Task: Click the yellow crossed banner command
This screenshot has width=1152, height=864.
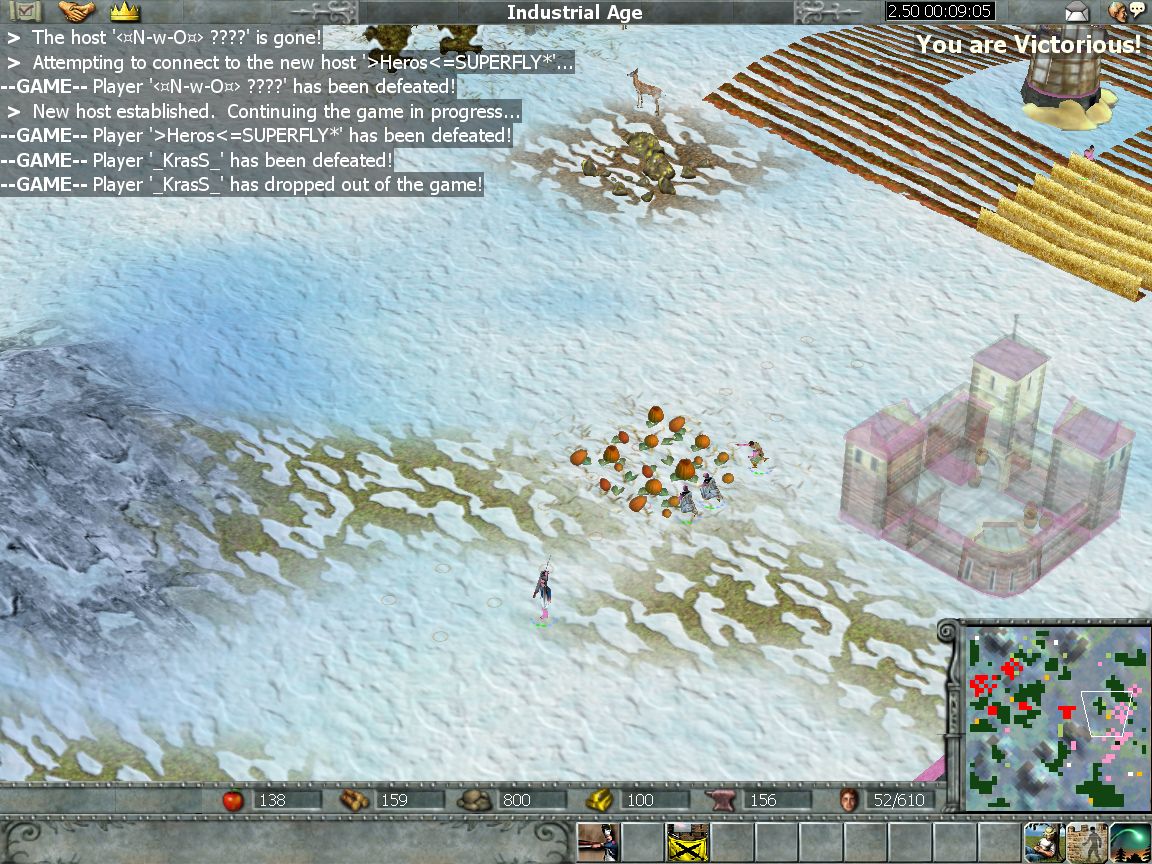Action: (x=687, y=842)
